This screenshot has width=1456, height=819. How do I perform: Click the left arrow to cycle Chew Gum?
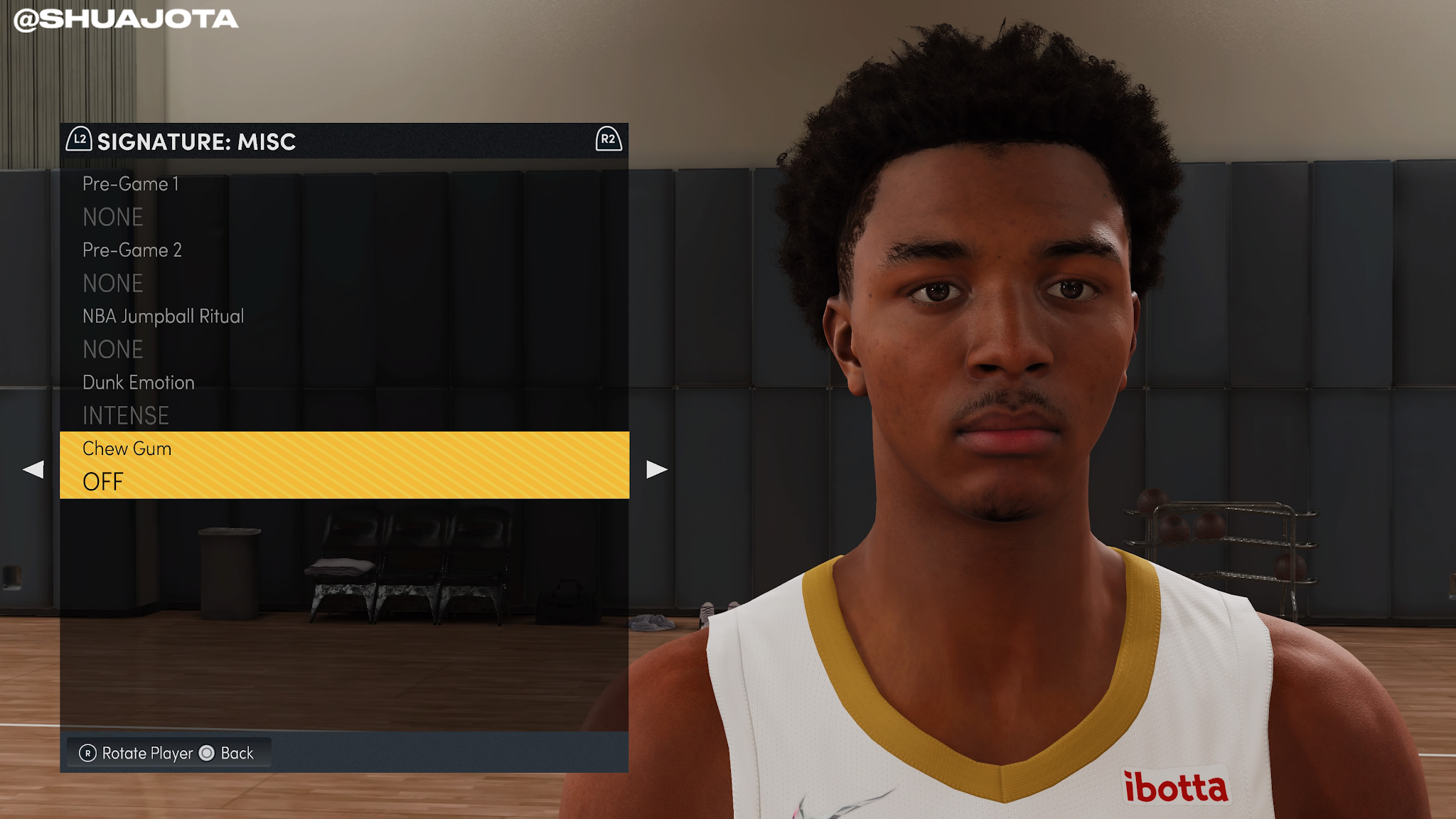pos(33,469)
